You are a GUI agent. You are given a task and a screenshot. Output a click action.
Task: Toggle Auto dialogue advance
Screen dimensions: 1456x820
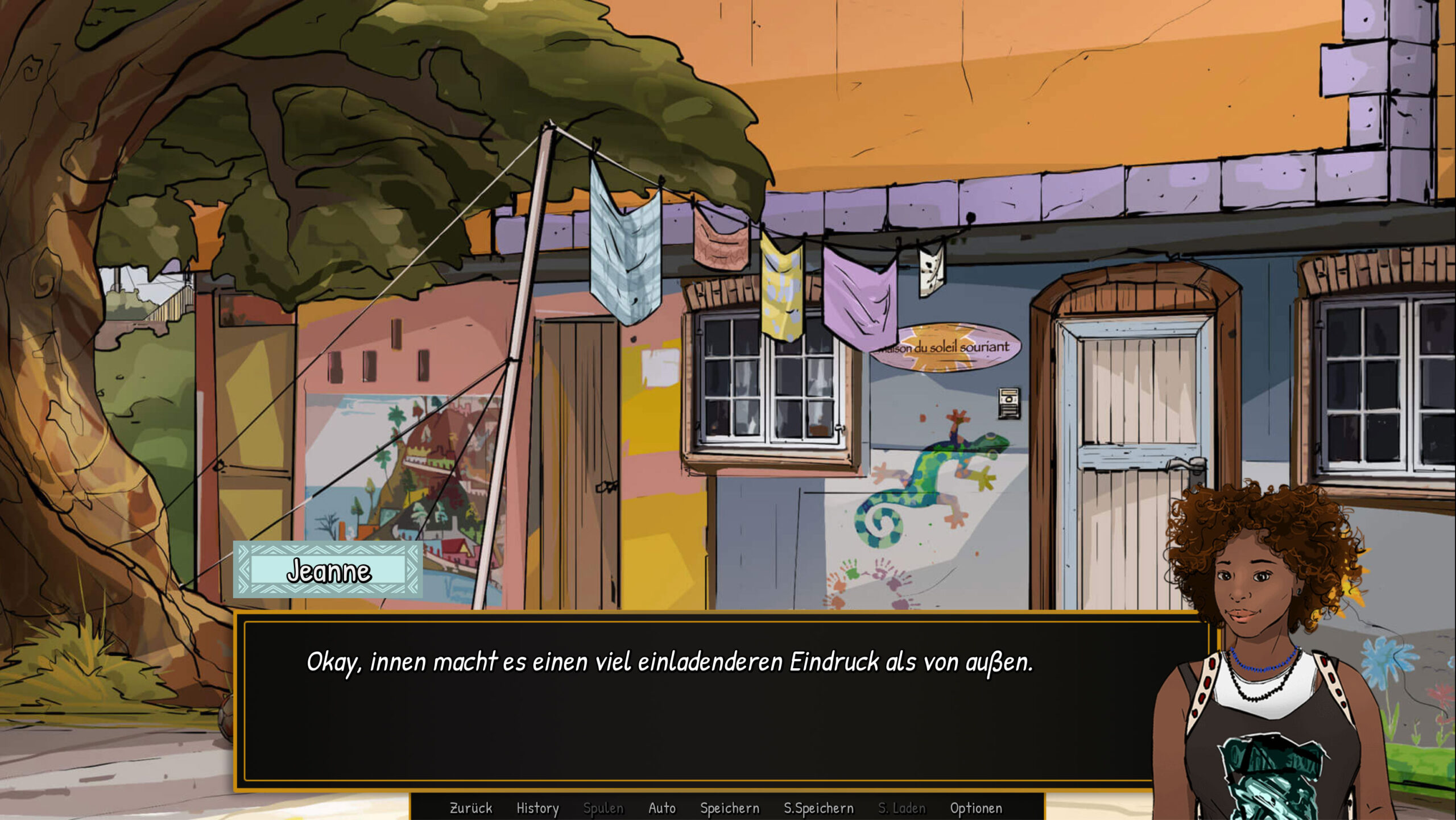[662, 808]
